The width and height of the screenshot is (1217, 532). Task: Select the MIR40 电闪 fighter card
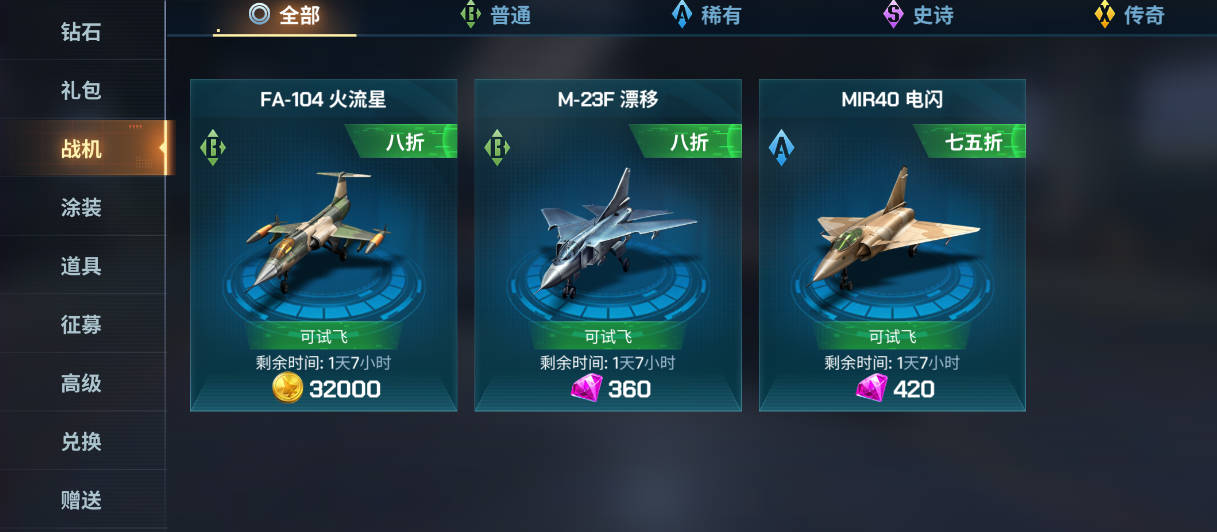tap(892, 230)
